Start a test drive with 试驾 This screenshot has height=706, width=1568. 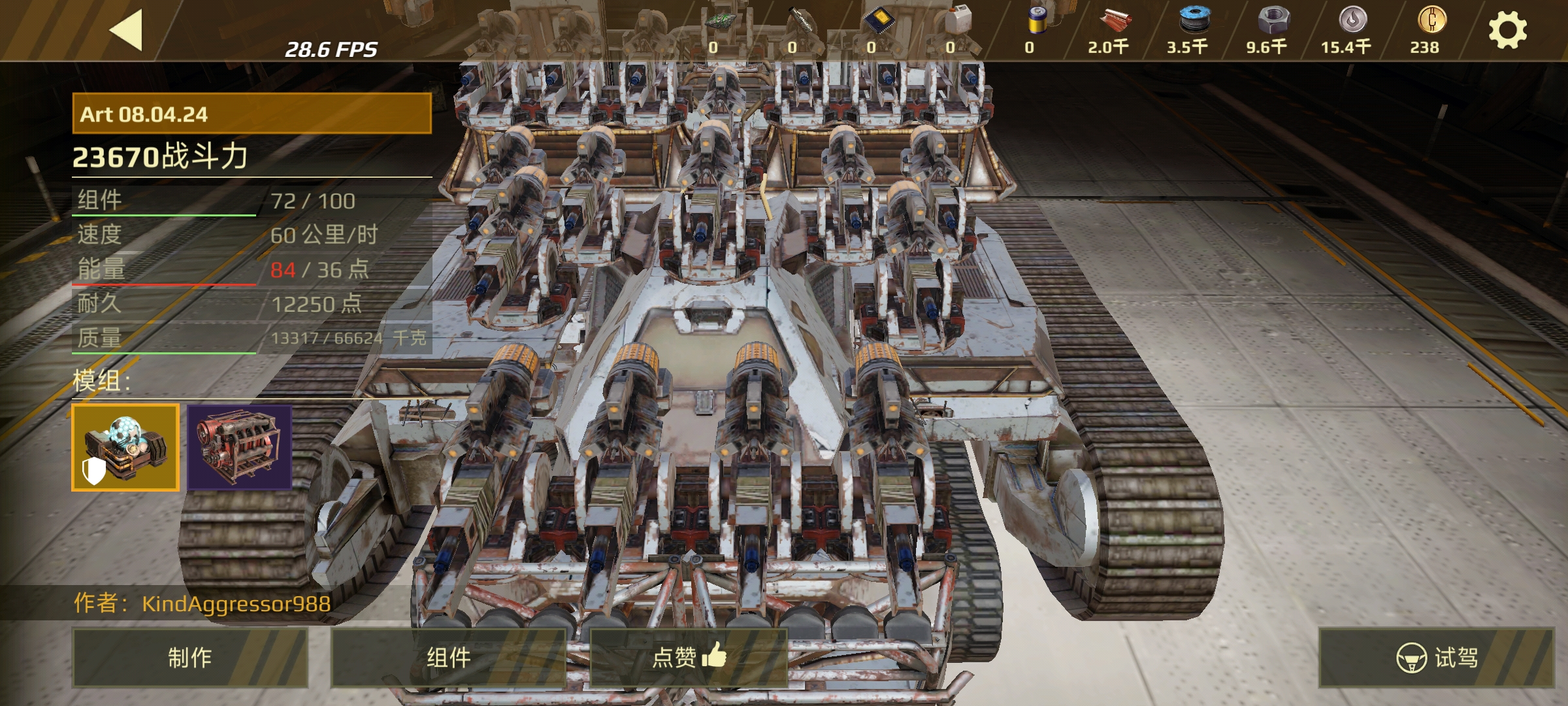(1436, 657)
